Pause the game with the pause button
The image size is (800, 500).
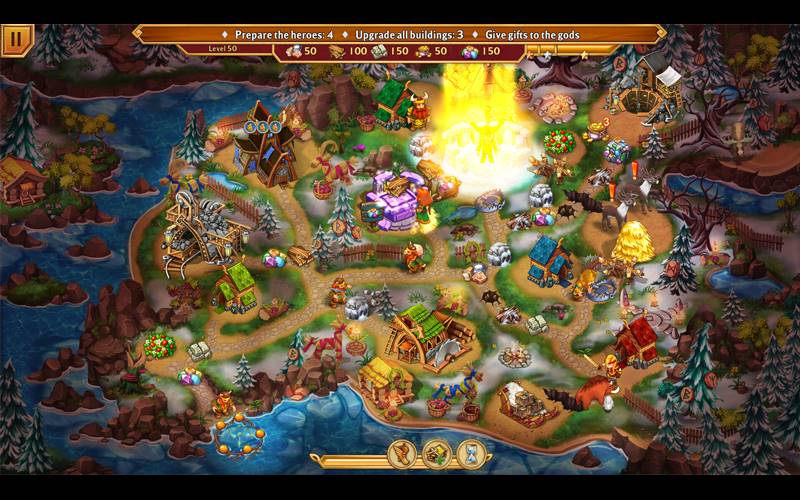(x=17, y=39)
